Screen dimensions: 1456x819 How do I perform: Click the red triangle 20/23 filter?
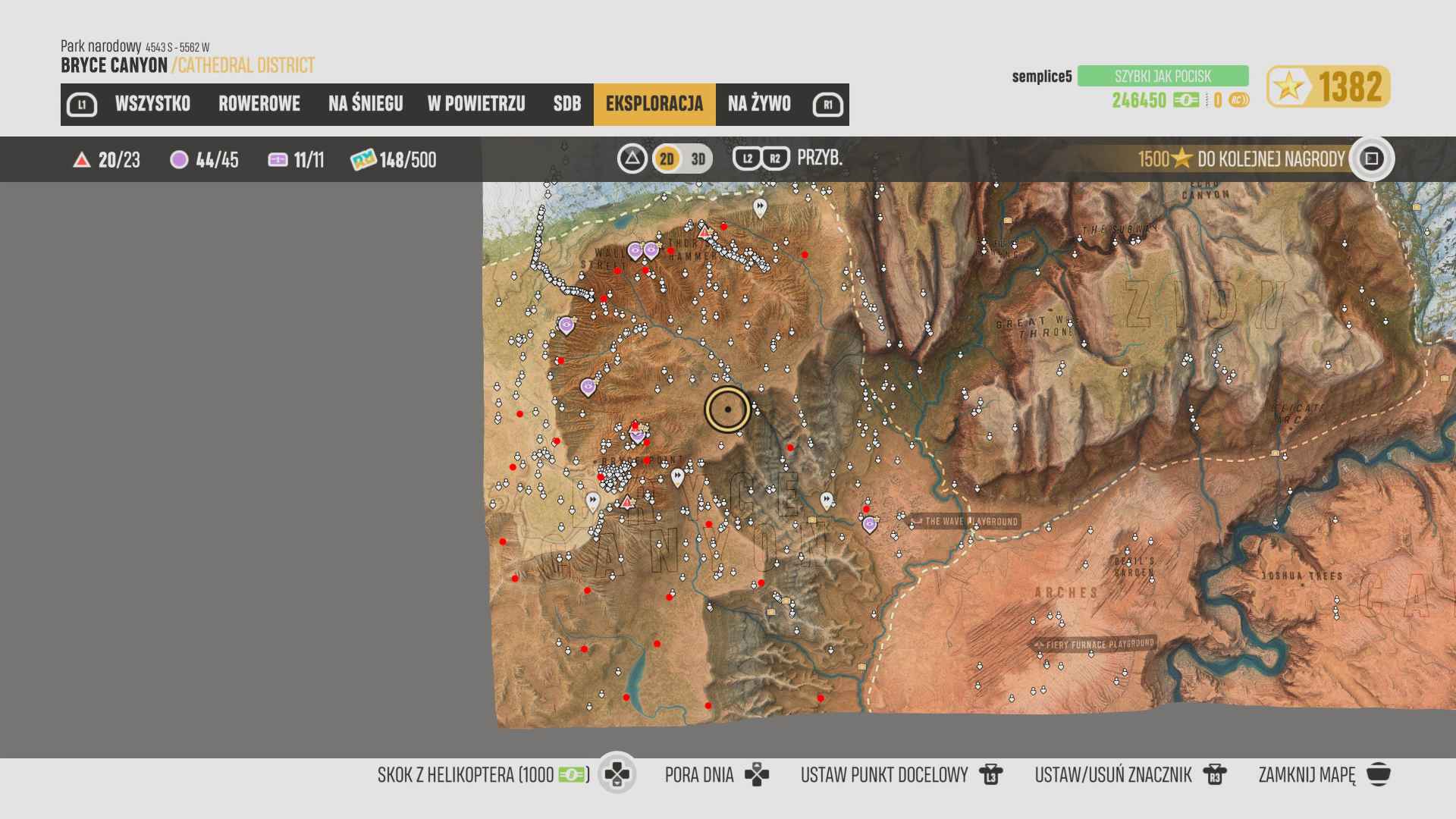(x=107, y=160)
